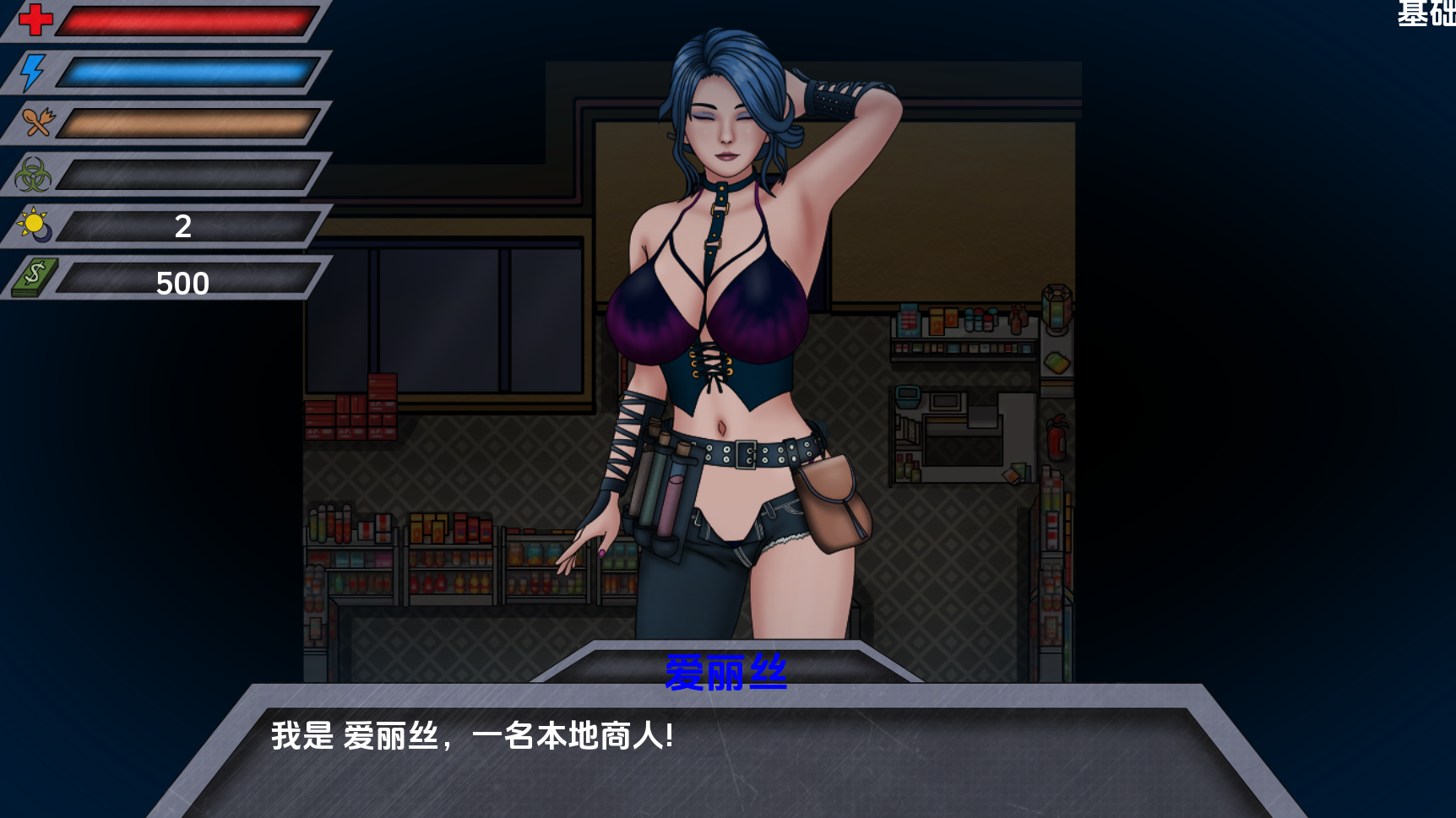Open the 基础 menu in the corner

click(x=1426, y=14)
